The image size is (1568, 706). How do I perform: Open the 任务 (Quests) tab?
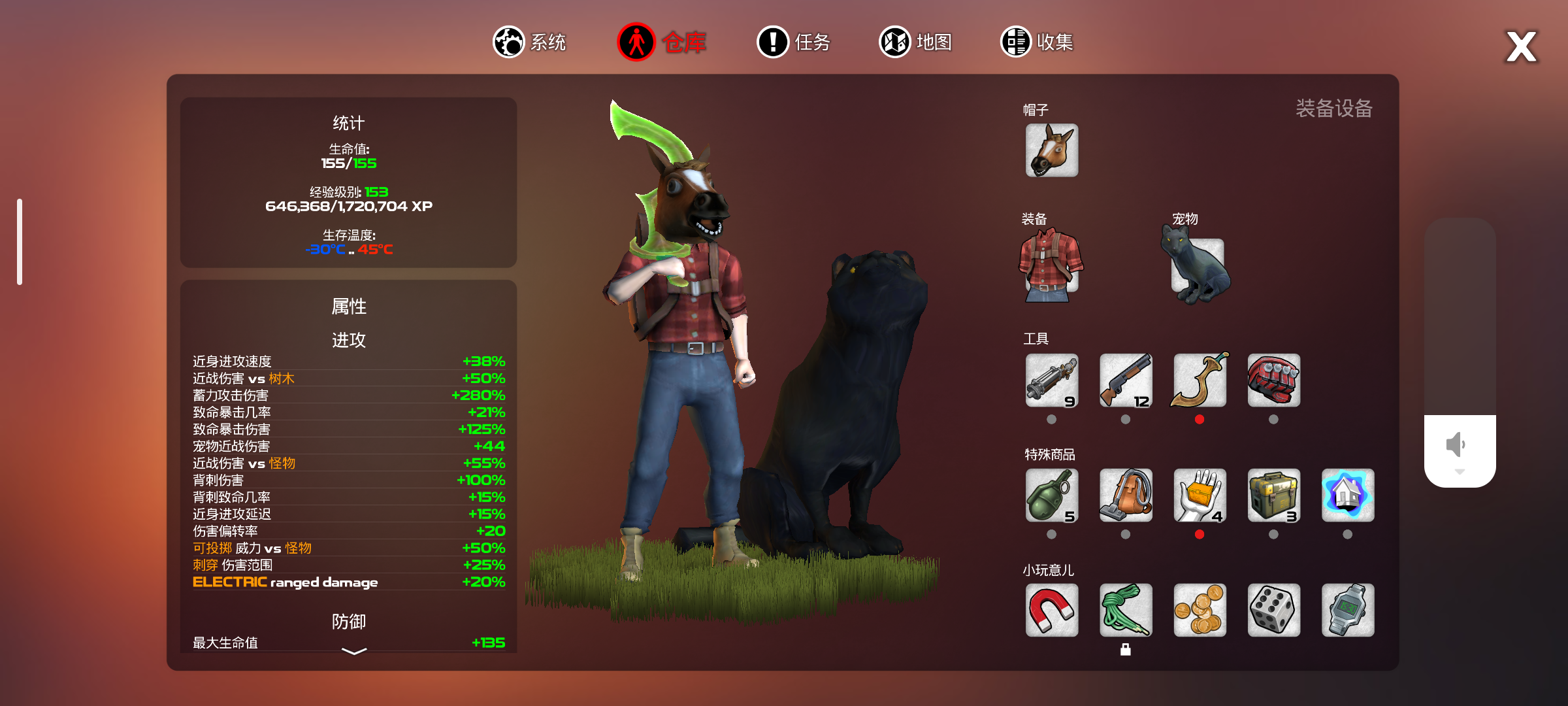click(793, 42)
